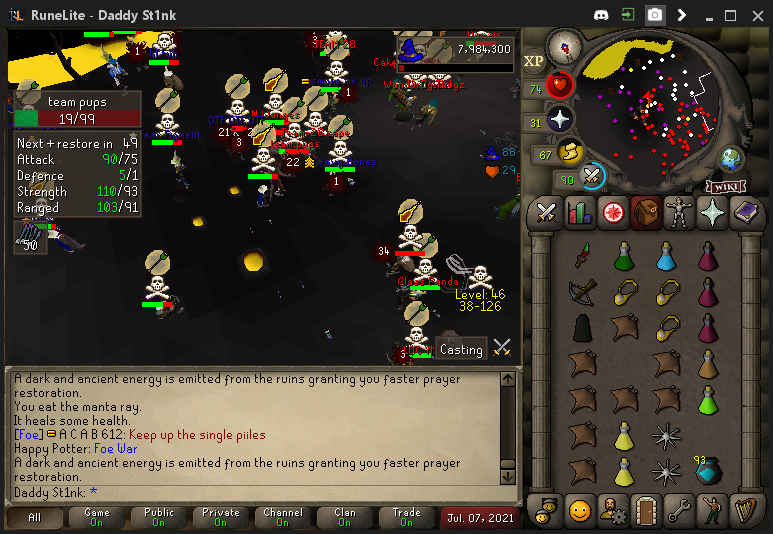Activate the special attack orb
This screenshot has height=534, width=773.
(593, 177)
